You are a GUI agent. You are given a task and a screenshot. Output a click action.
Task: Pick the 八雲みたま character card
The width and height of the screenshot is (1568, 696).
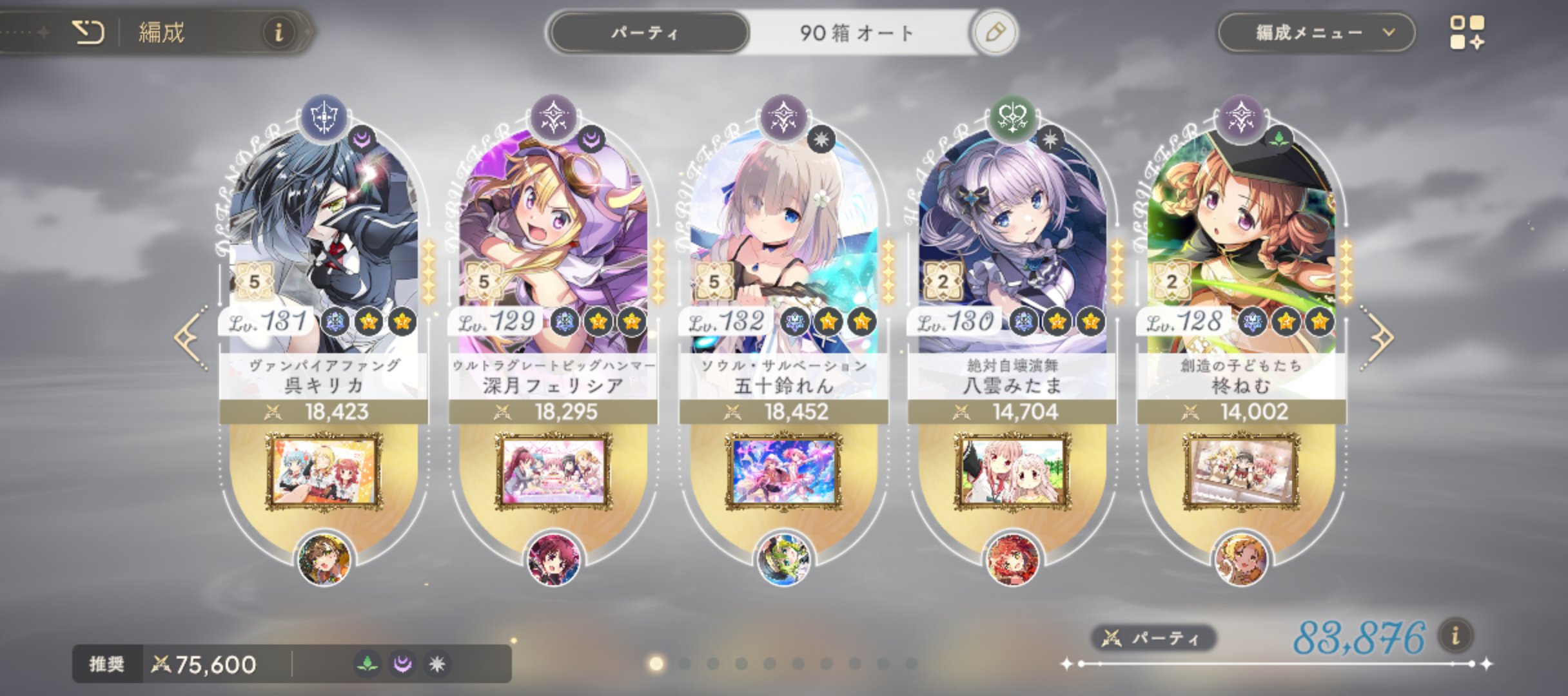1012,245
